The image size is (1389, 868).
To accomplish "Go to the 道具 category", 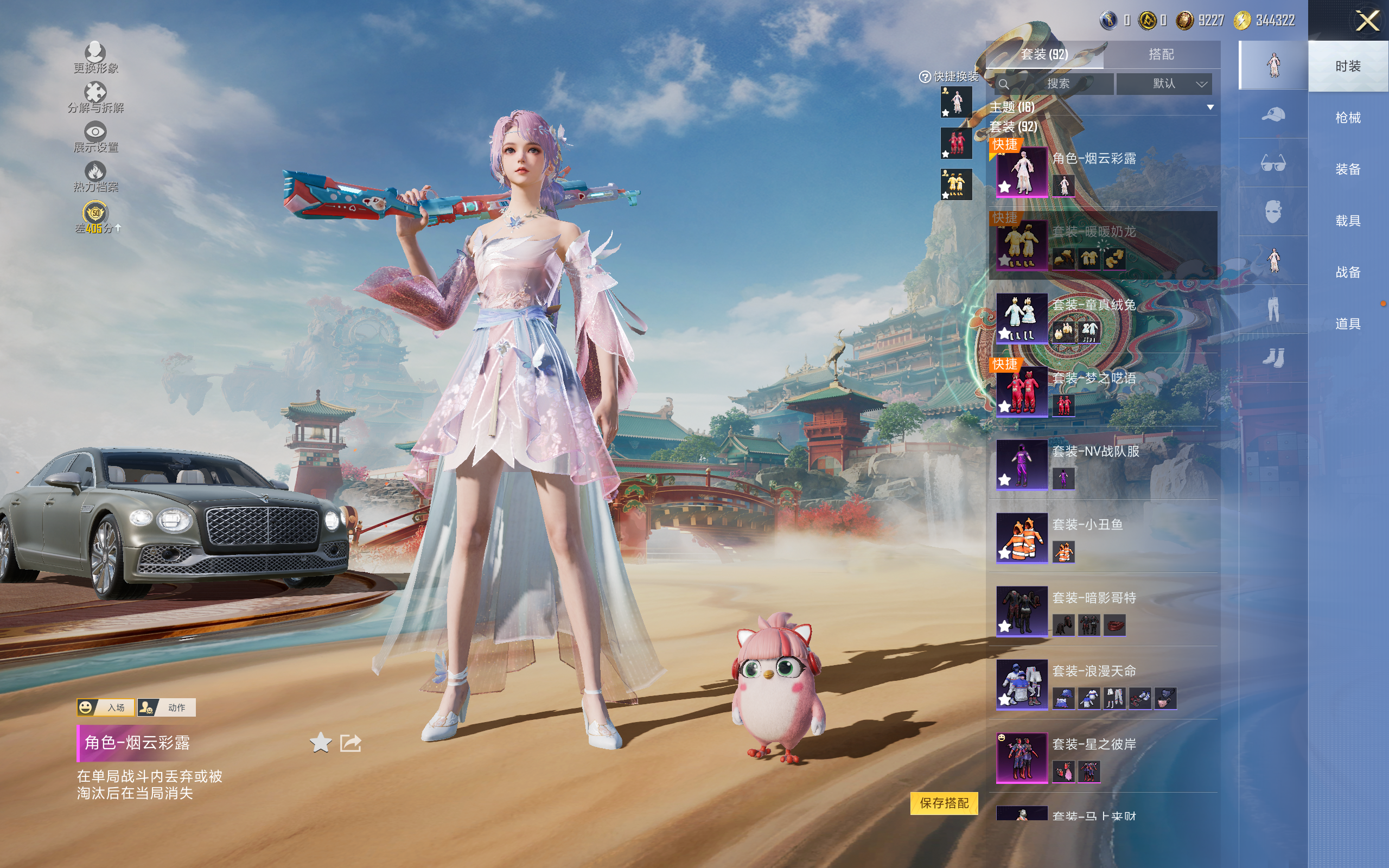I will (x=1347, y=324).
